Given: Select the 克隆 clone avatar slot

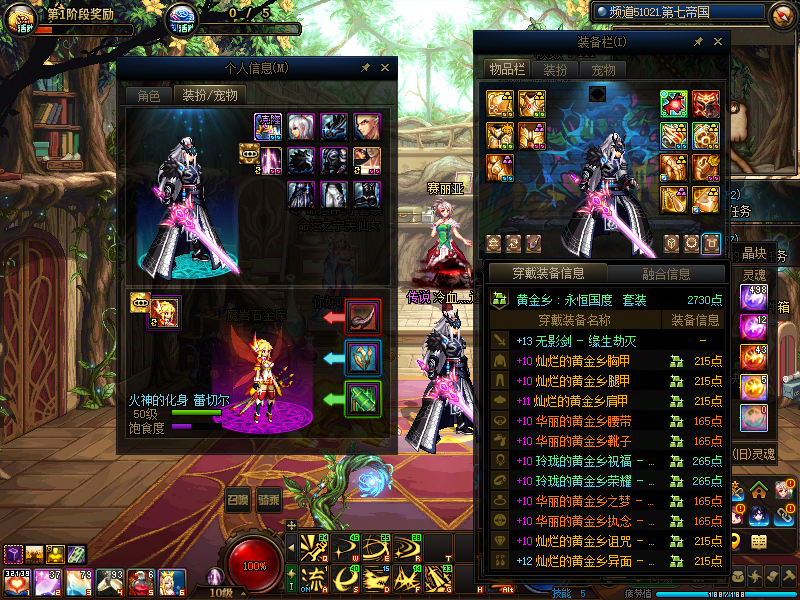Looking at the screenshot, I should (268, 127).
